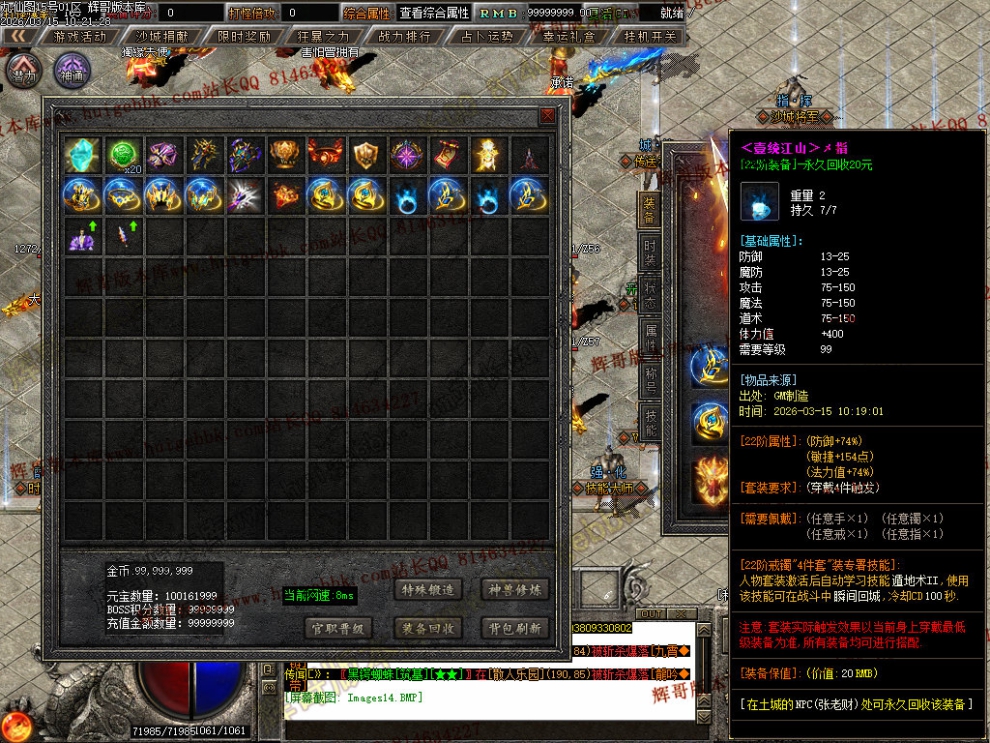Open the 特殊锻造 special forging button
Image resolution: width=990 pixels, height=743 pixels.
click(x=428, y=590)
